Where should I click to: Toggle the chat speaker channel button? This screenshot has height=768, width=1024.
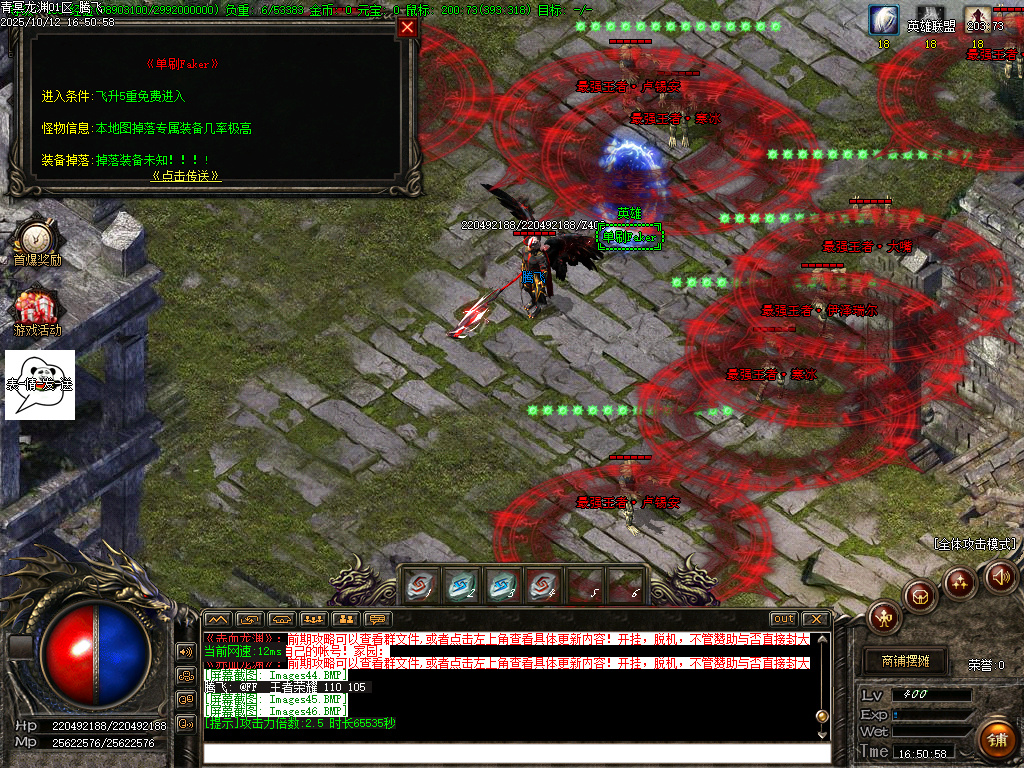(x=185, y=652)
